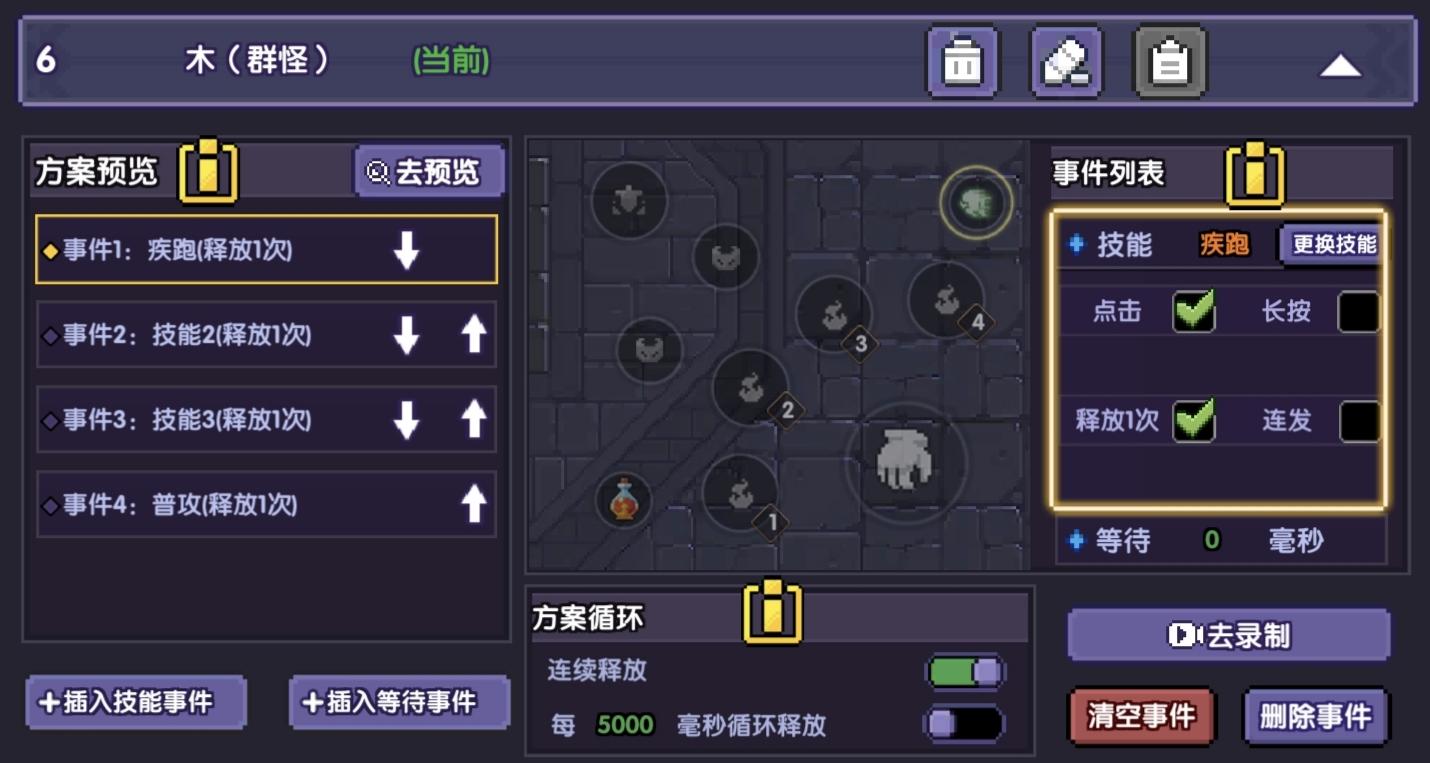Click the 去预览 magnifier button
The height and width of the screenshot is (763, 1430).
tap(429, 170)
